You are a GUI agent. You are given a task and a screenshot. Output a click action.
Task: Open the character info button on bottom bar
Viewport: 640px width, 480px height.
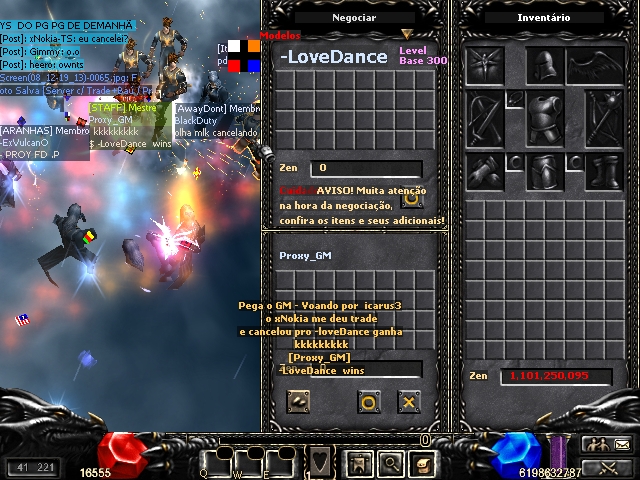[x=357, y=463]
